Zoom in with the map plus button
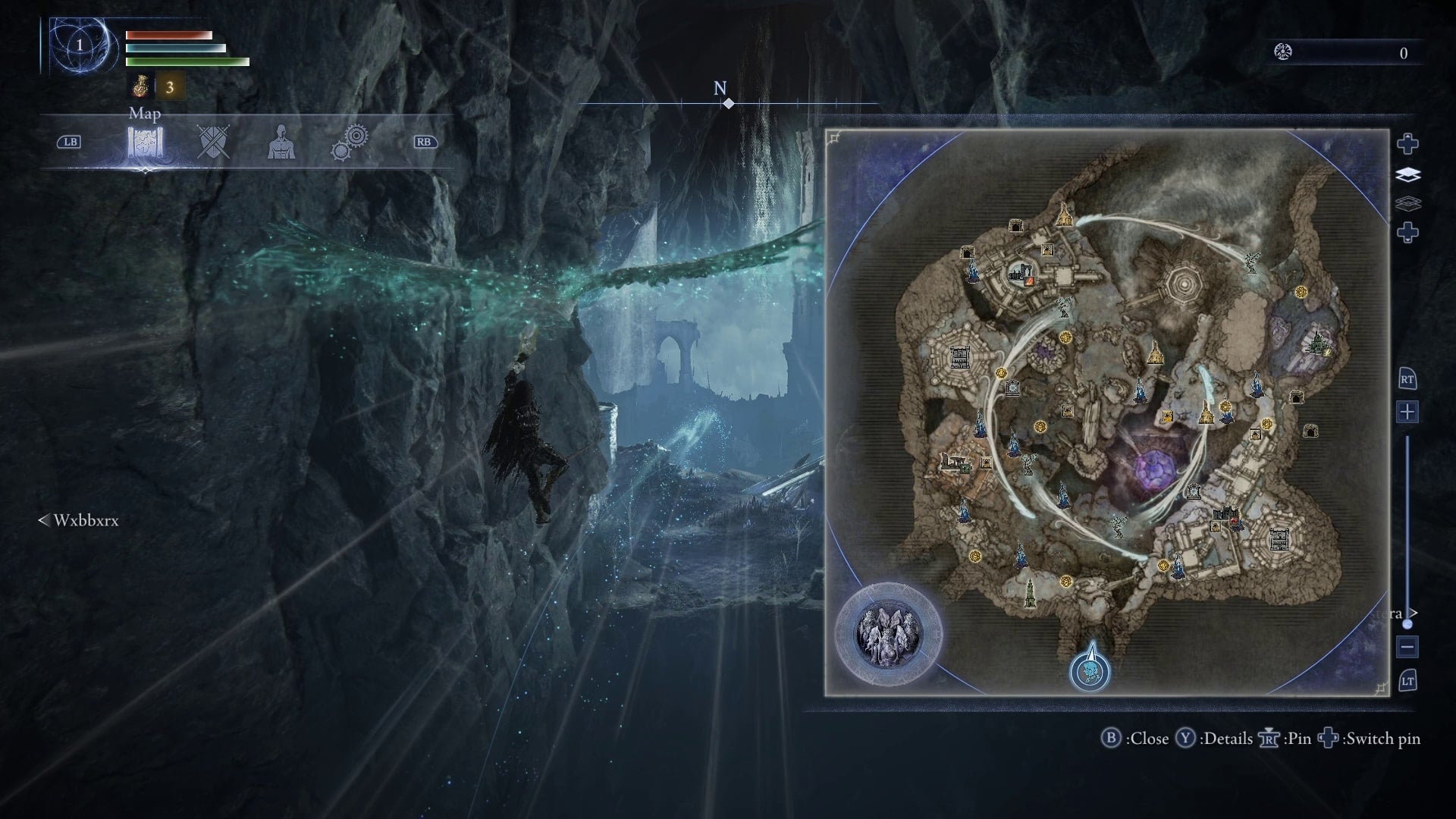Viewport: 1456px width, 819px height. 1407,412
